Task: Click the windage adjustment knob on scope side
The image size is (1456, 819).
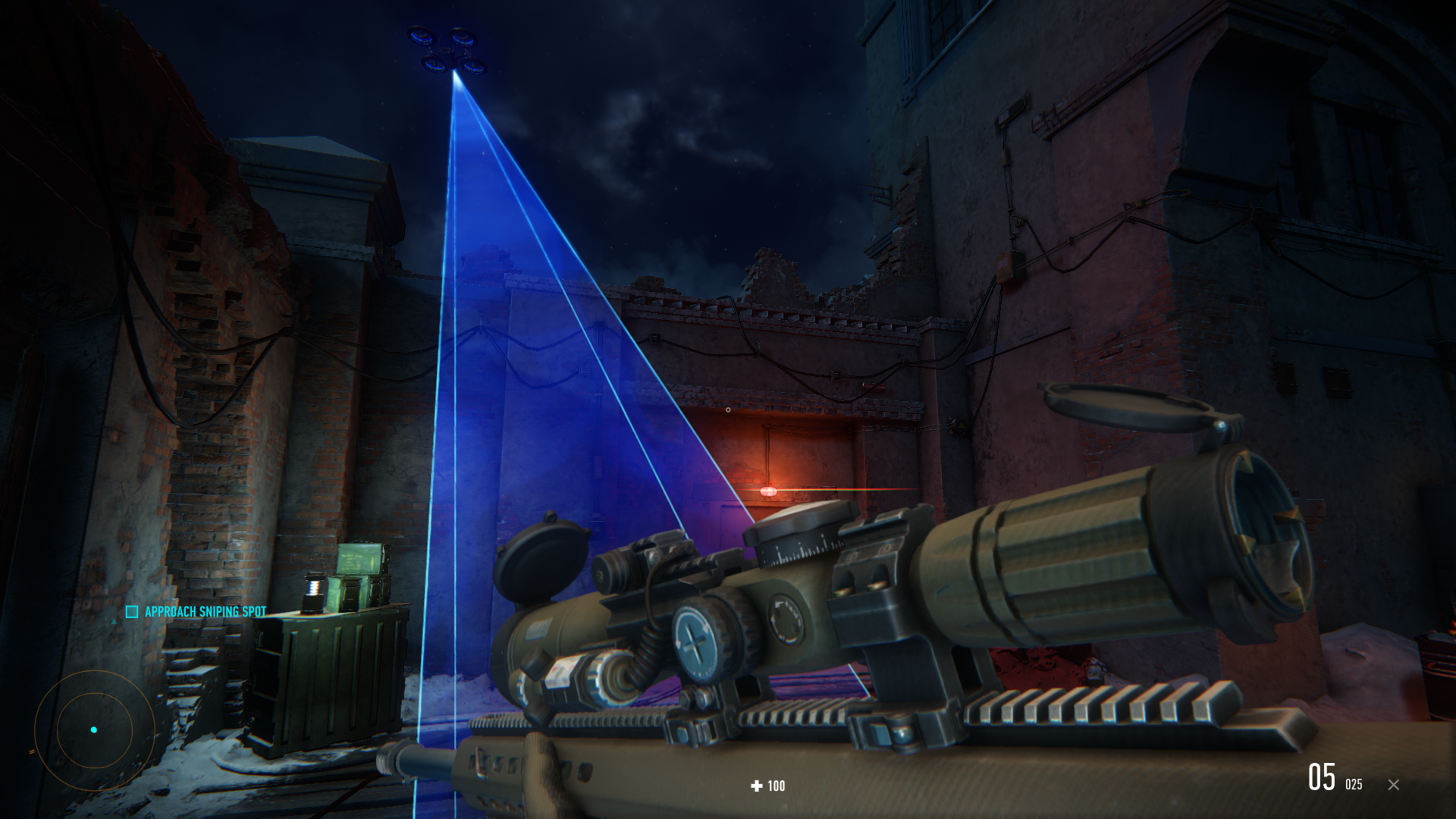Action: 695,635
